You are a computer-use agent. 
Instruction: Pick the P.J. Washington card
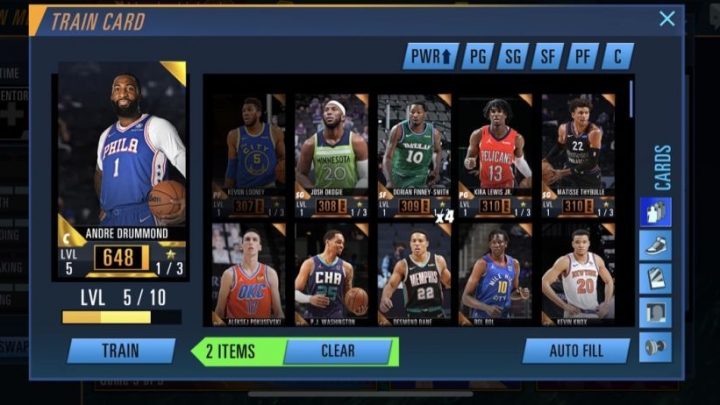tap(331, 273)
